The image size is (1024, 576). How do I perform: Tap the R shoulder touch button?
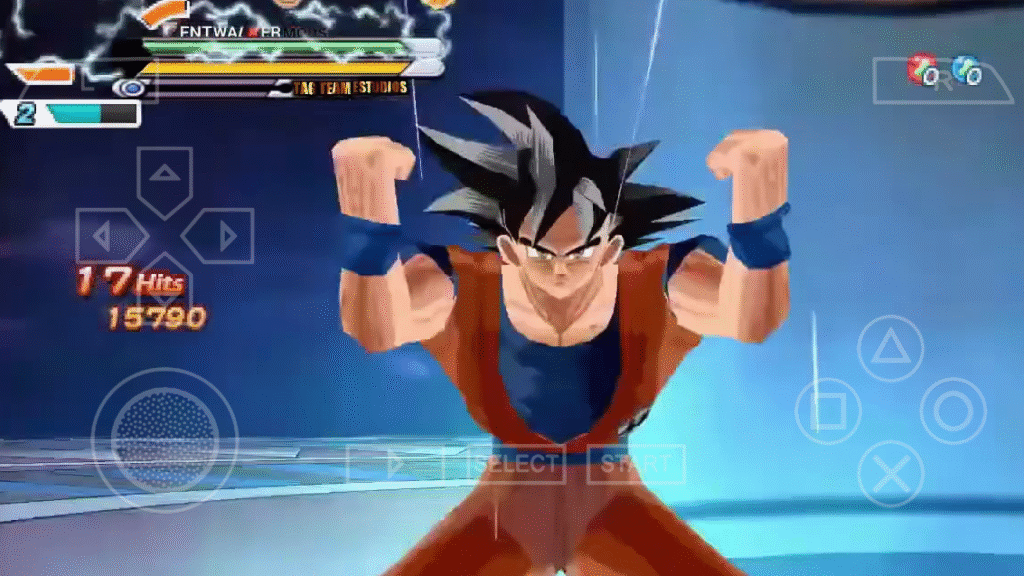[x=944, y=80]
